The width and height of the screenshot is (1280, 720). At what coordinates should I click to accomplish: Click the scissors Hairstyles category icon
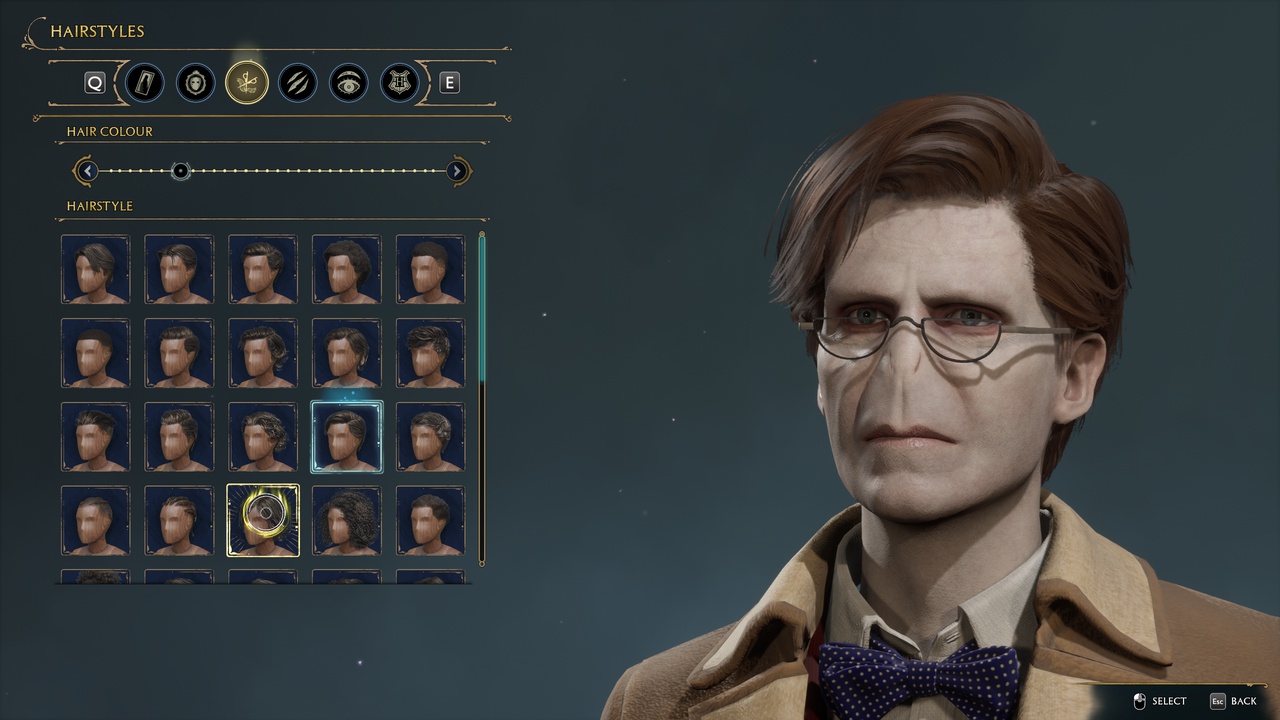(247, 82)
